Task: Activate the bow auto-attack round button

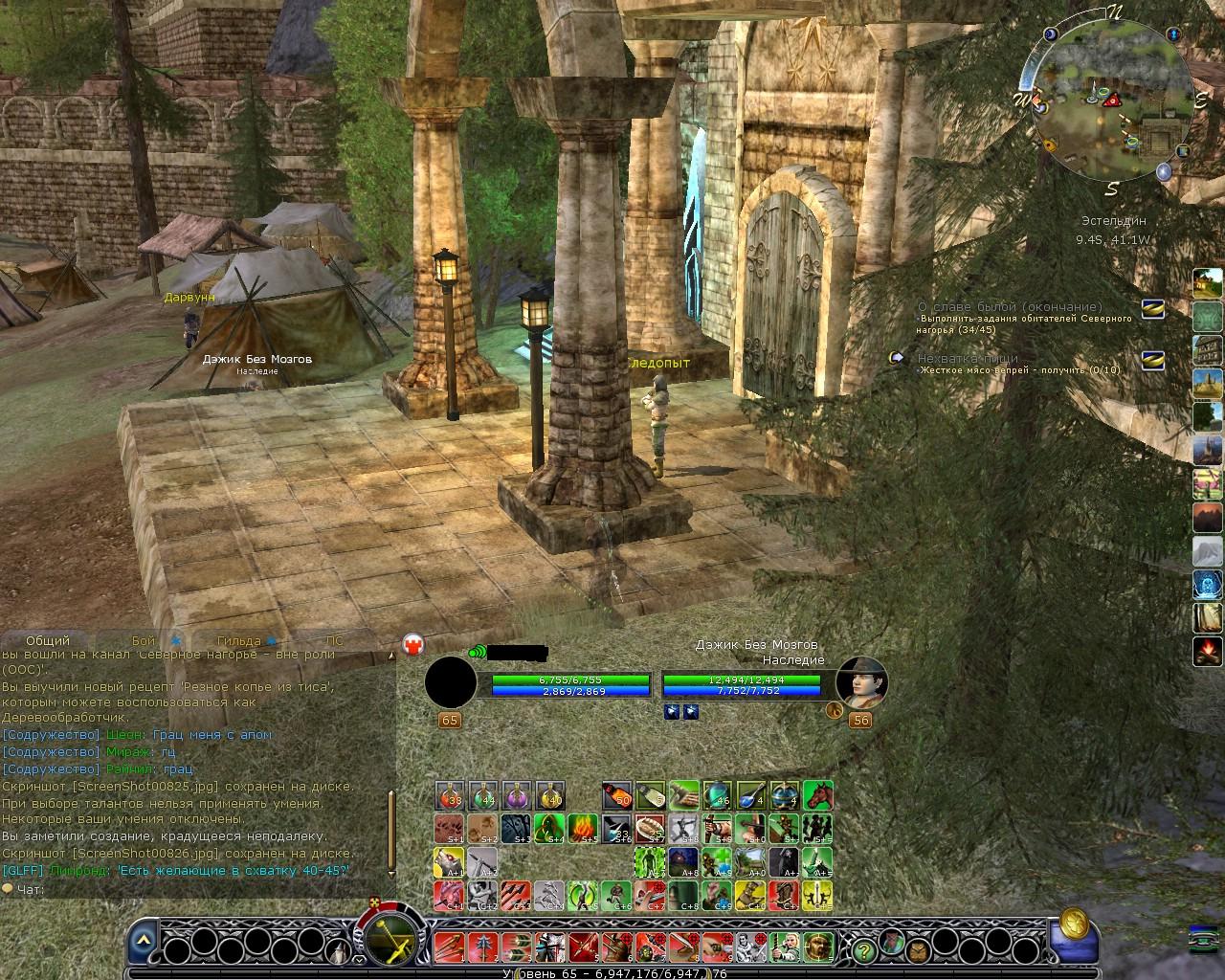Action: tap(391, 937)
